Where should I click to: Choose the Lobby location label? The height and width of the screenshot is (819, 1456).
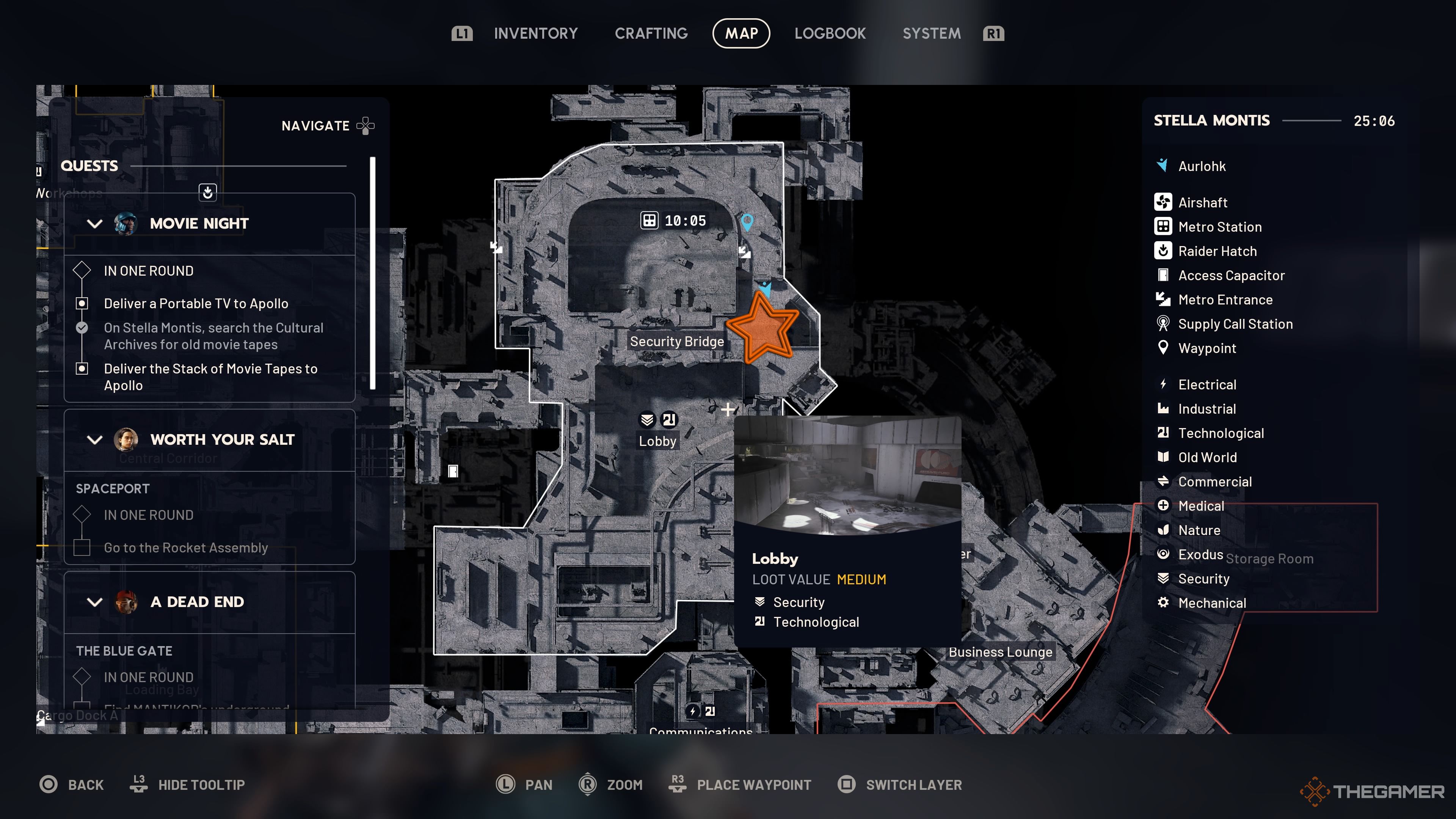657,441
